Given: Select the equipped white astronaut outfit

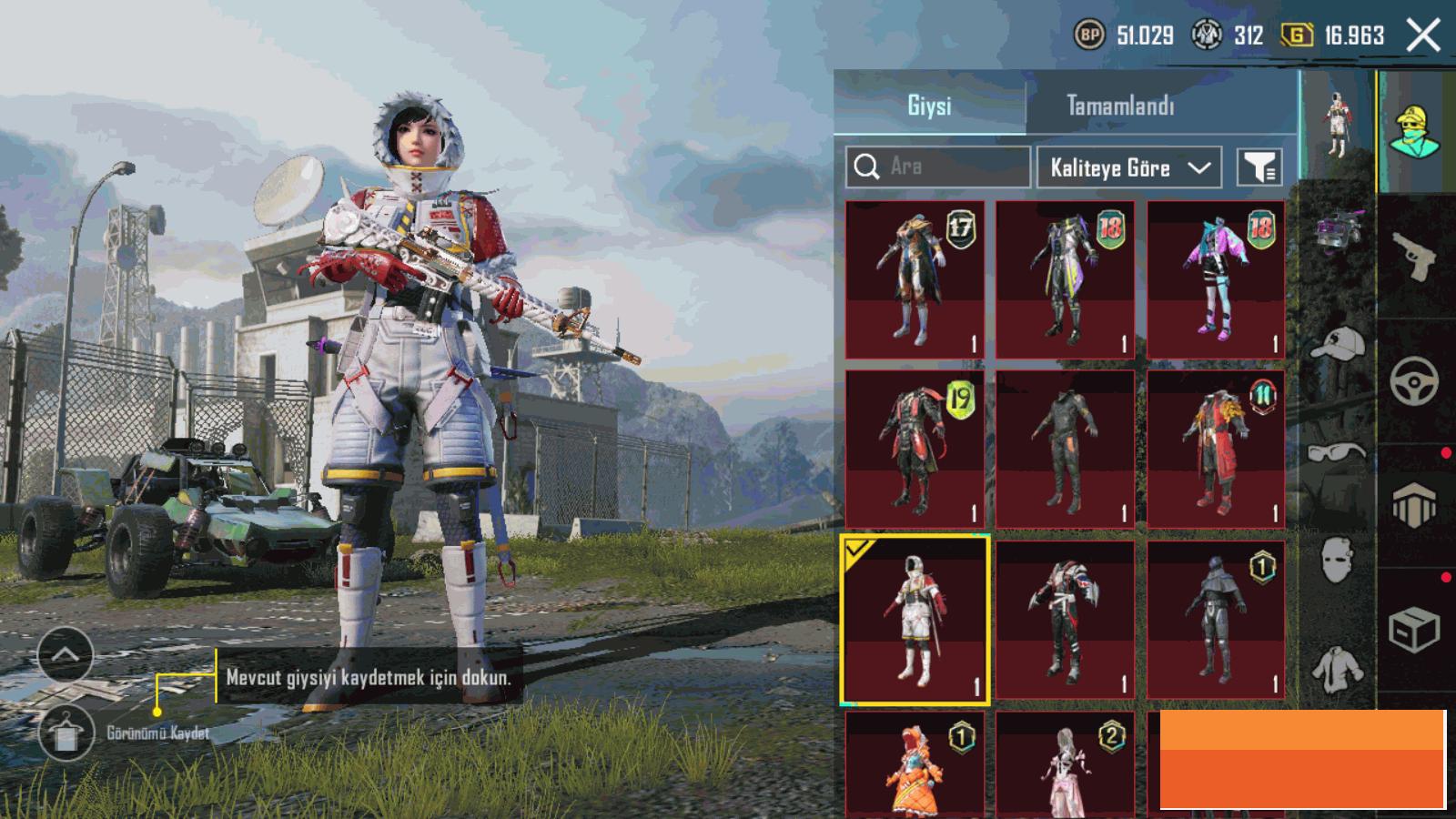Looking at the screenshot, I should [x=915, y=620].
